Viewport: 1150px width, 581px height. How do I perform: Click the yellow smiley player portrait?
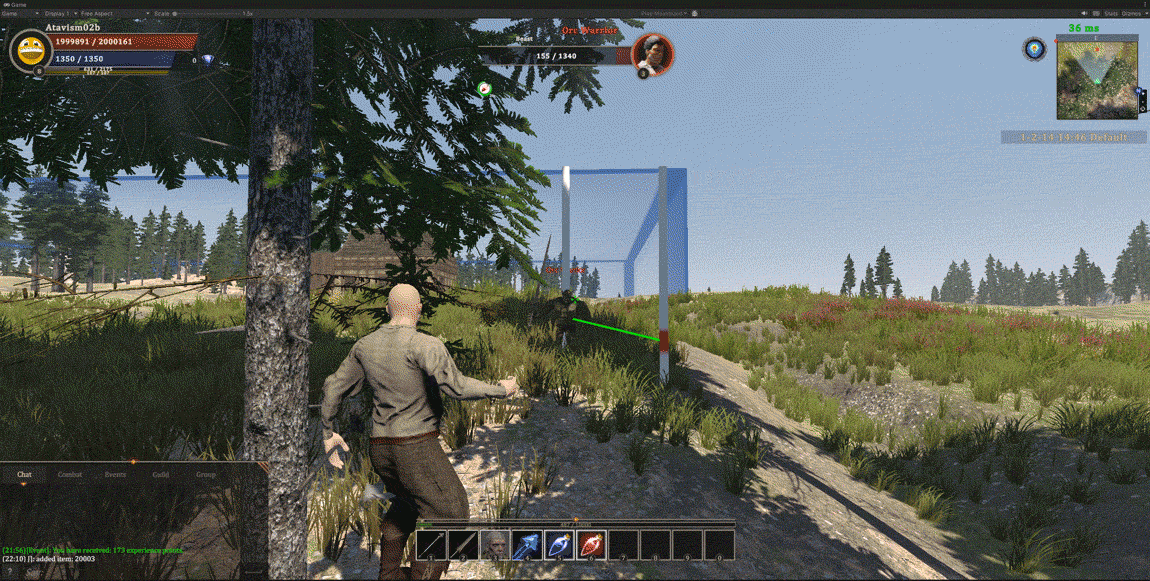(x=31, y=50)
